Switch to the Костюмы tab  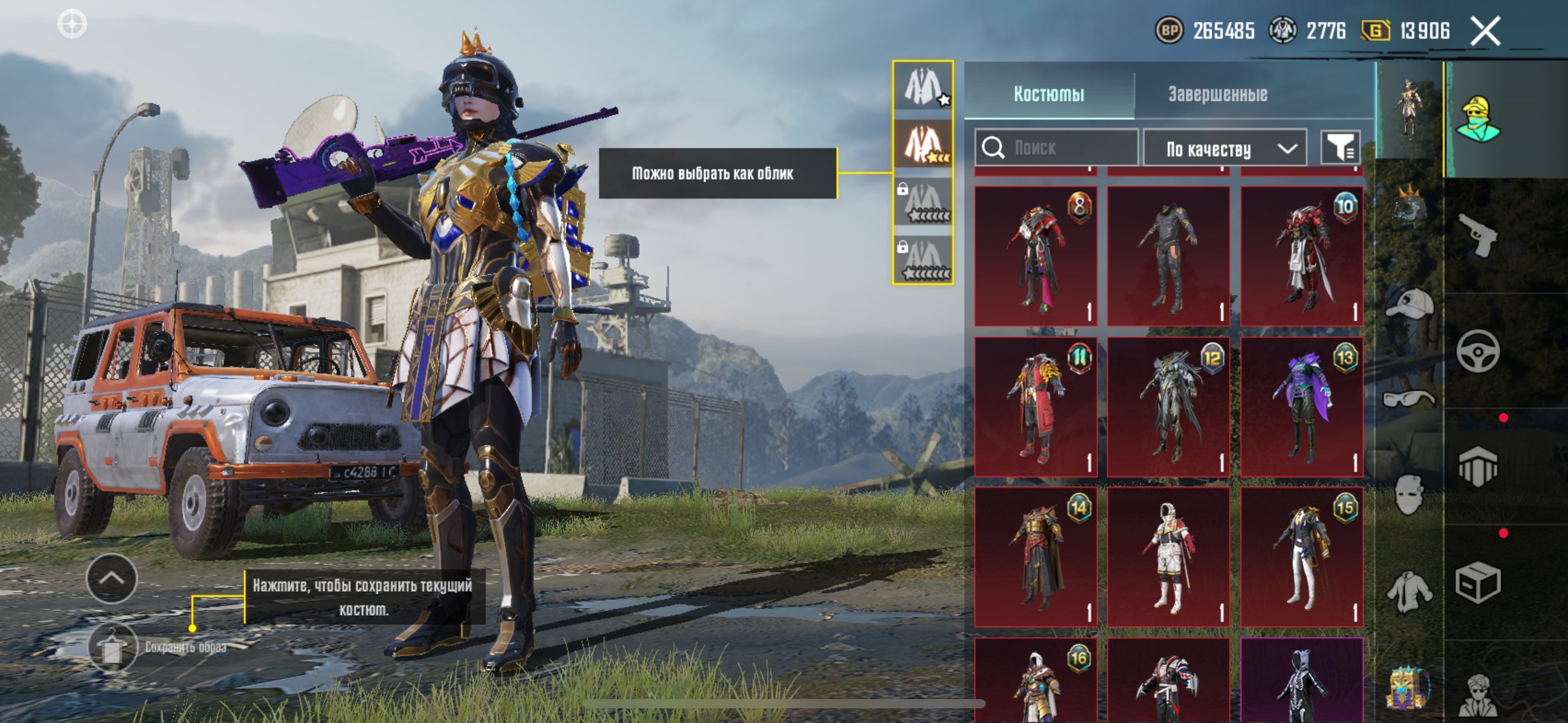[x=1048, y=94]
